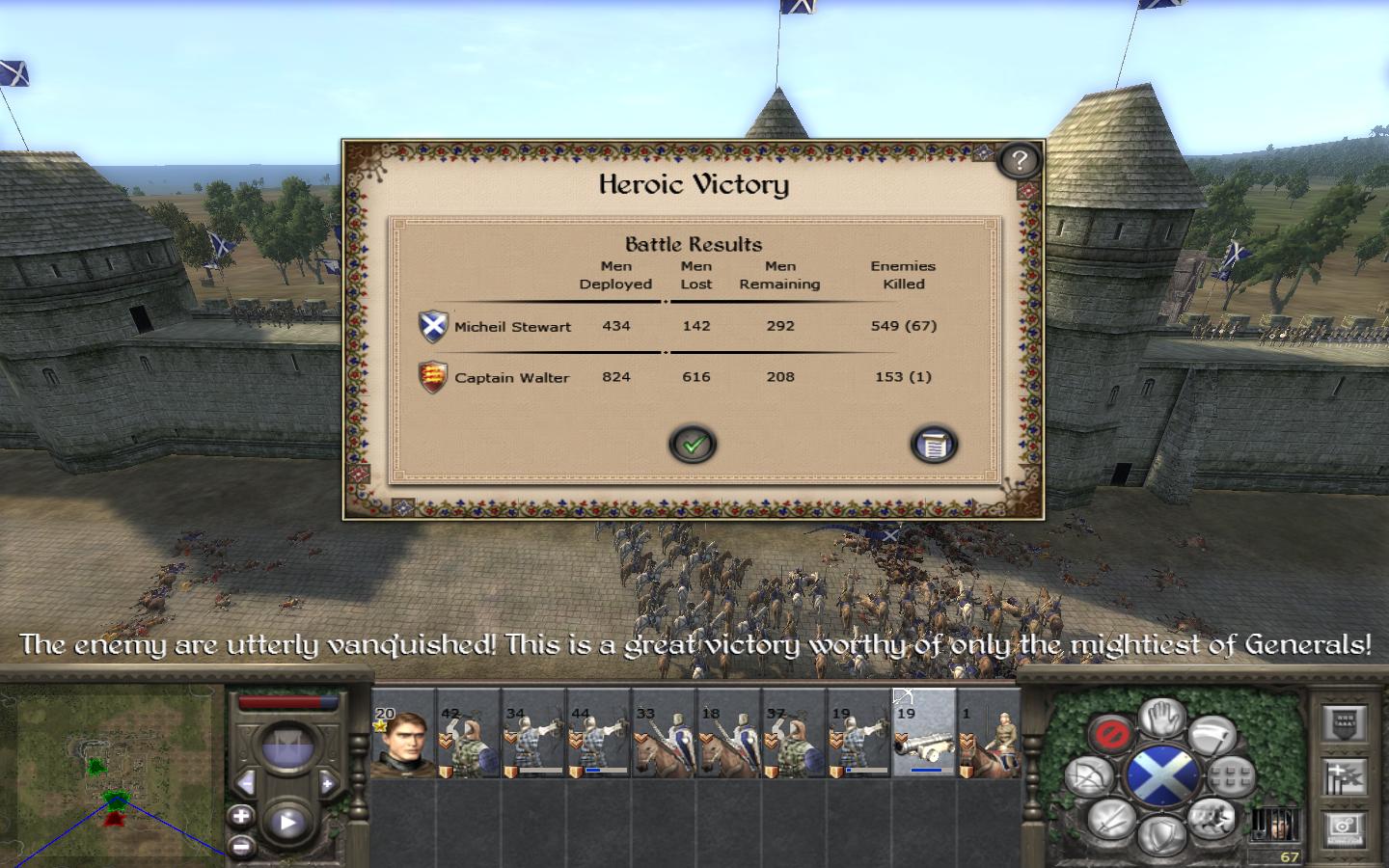Click the Scottish saltire faction emblem
Screen dimensions: 1389x868
pos(1162,774)
